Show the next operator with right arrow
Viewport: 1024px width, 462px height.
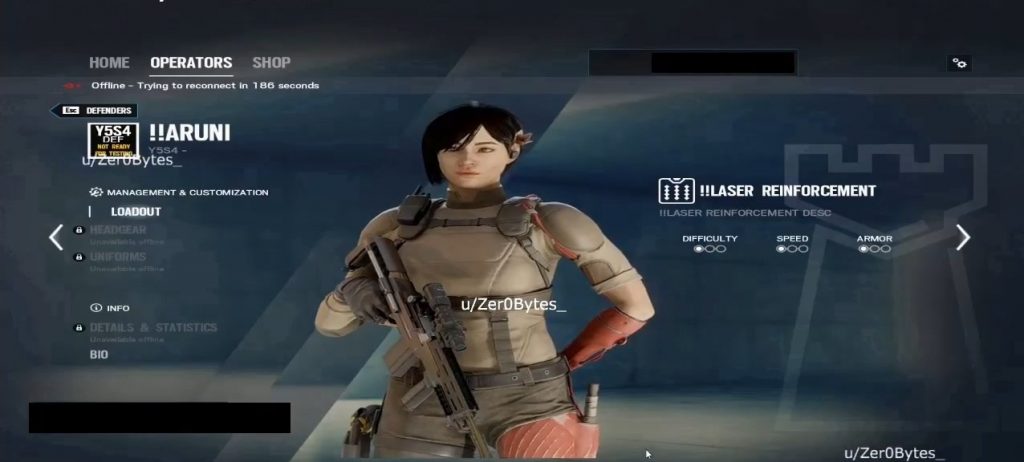tap(963, 237)
